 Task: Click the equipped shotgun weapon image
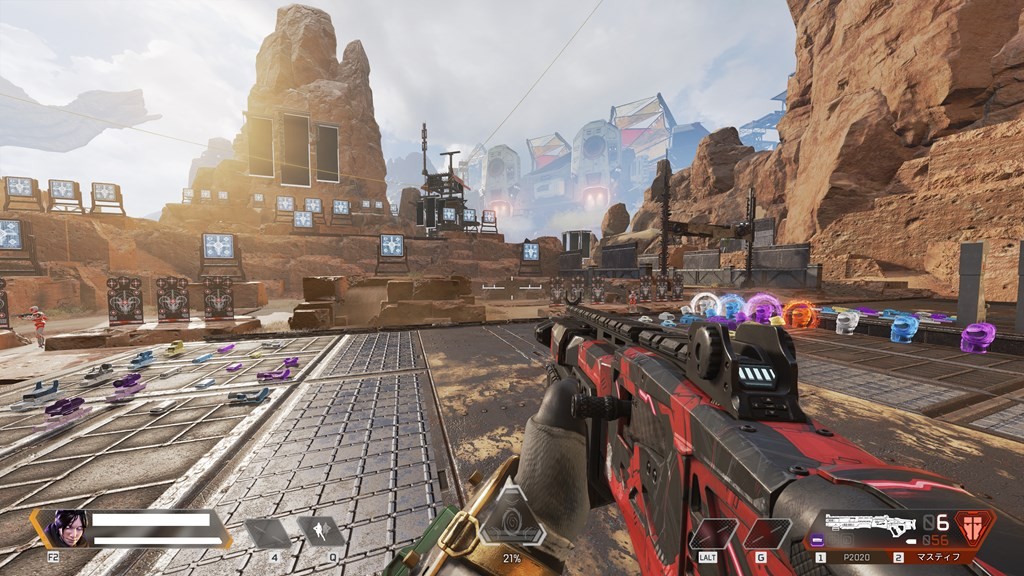click(x=872, y=523)
